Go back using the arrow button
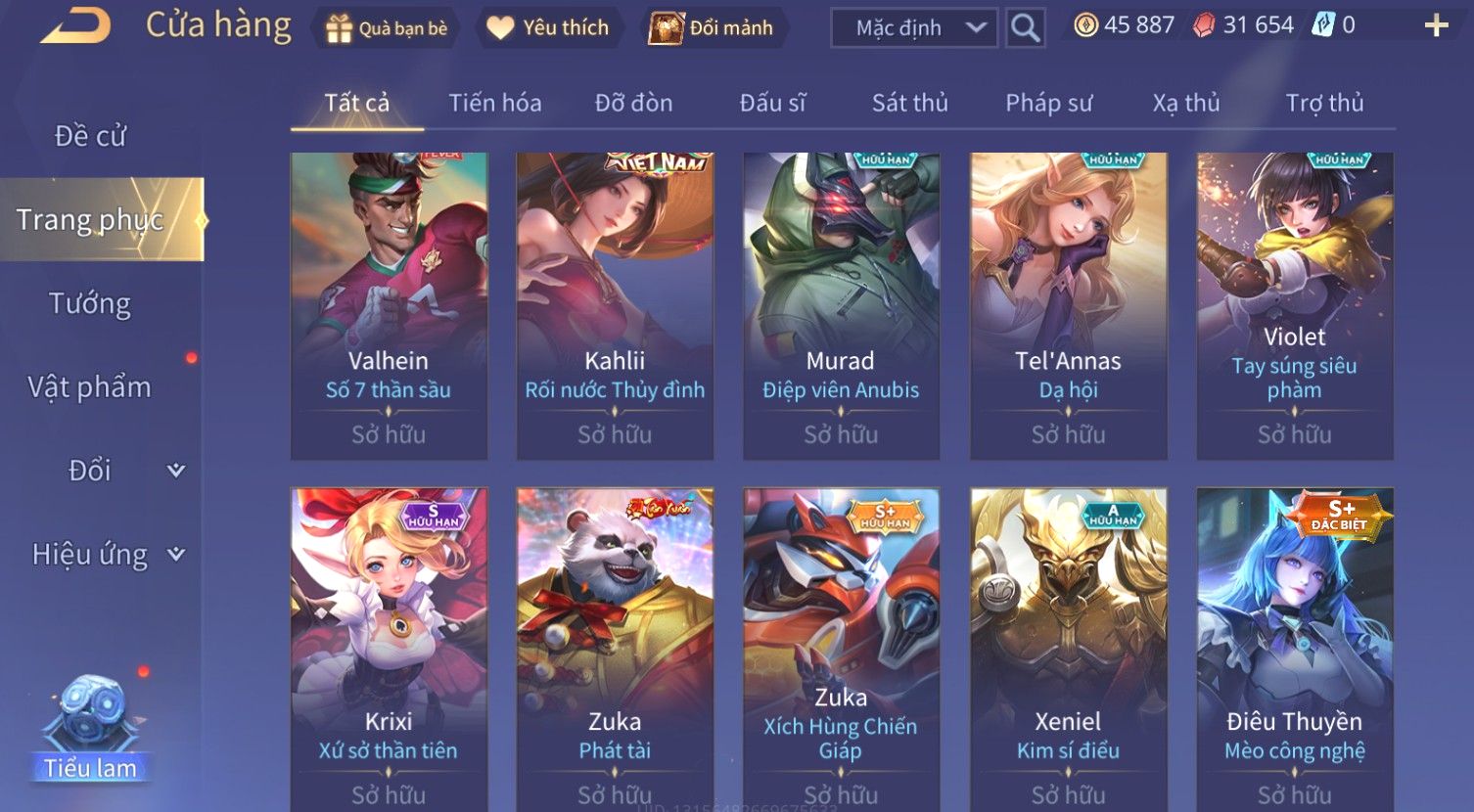This screenshot has height=812, width=1474. tap(74, 26)
